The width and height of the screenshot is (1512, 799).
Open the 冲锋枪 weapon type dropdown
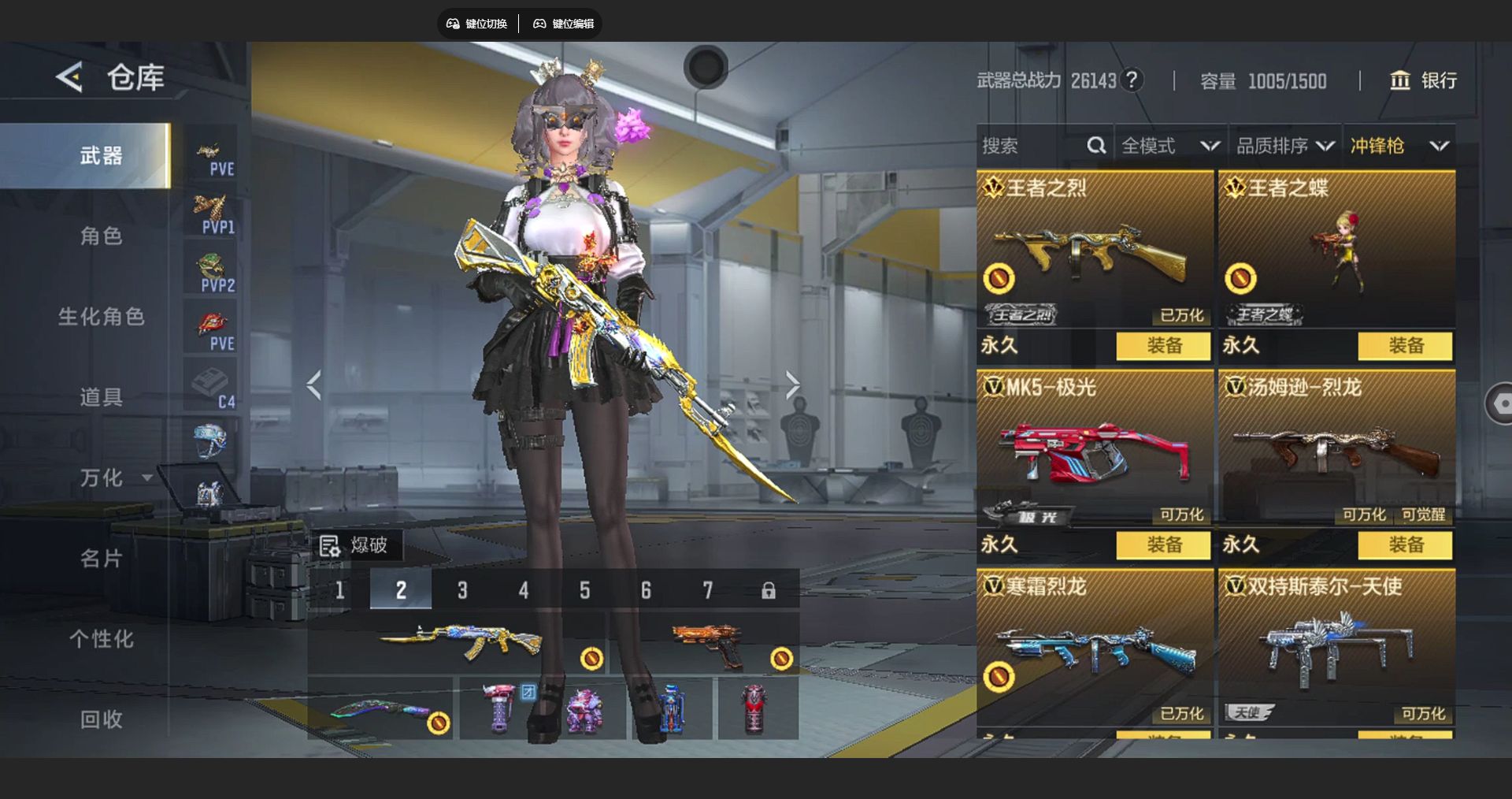coord(1399,146)
